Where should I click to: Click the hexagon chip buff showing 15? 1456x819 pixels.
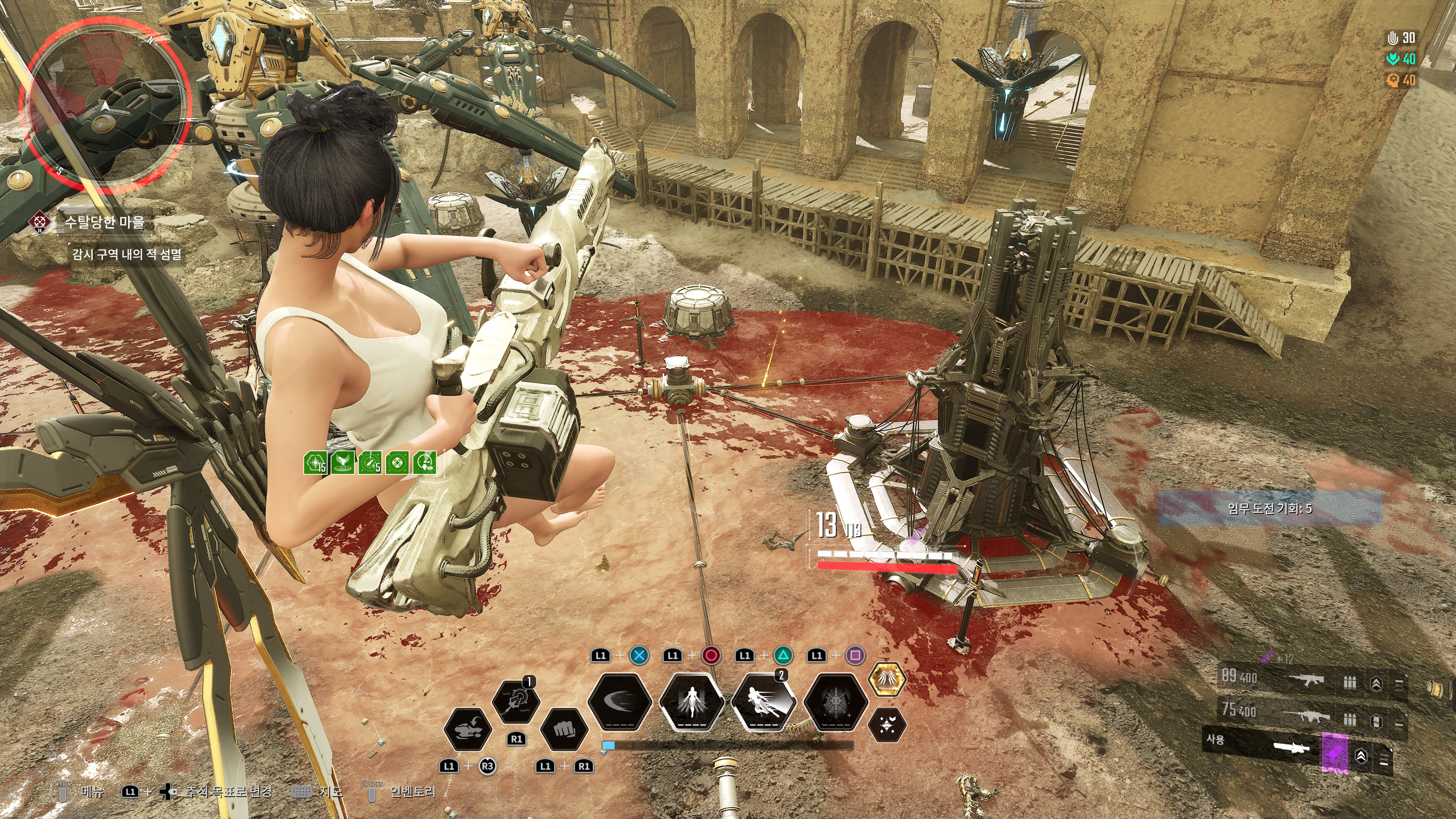point(315,463)
